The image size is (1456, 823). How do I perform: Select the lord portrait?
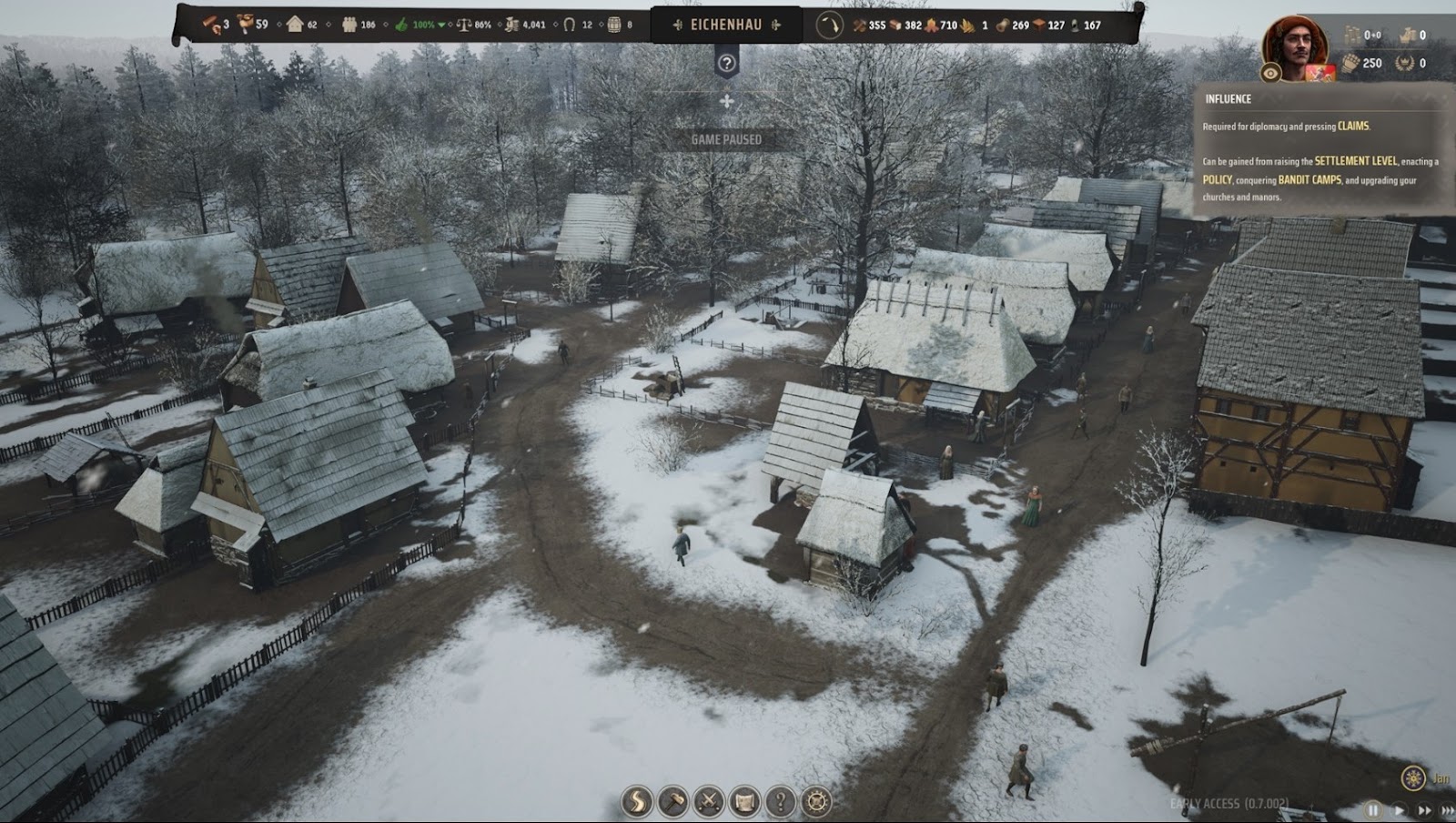(1295, 45)
